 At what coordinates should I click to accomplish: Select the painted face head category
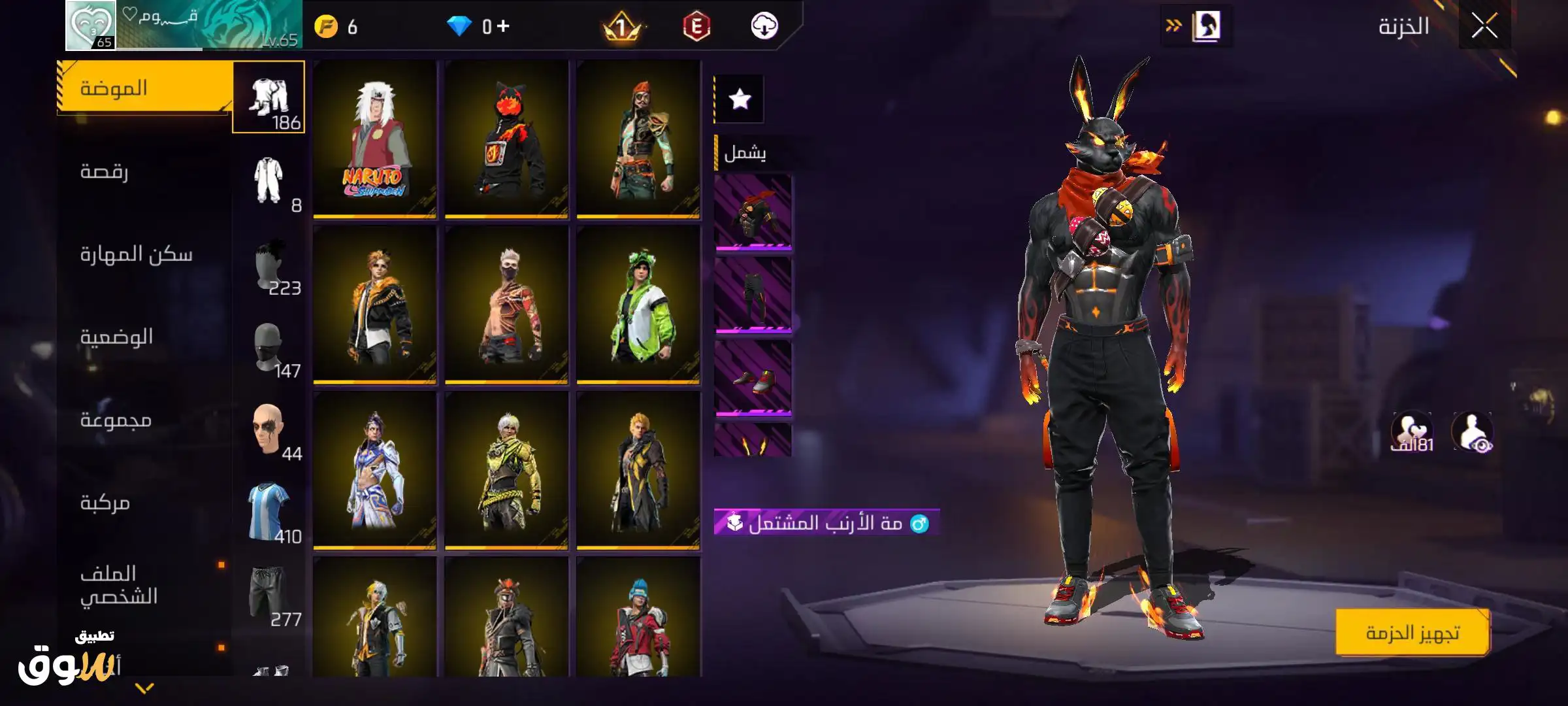point(269,429)
